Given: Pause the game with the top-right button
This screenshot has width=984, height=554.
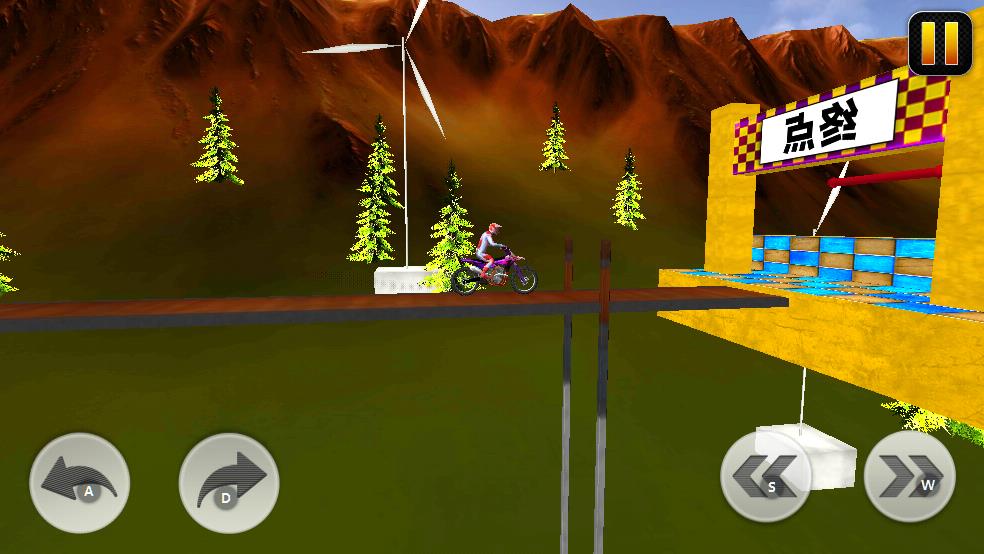Looking at the screenshot, I should [x=940, y=43].
